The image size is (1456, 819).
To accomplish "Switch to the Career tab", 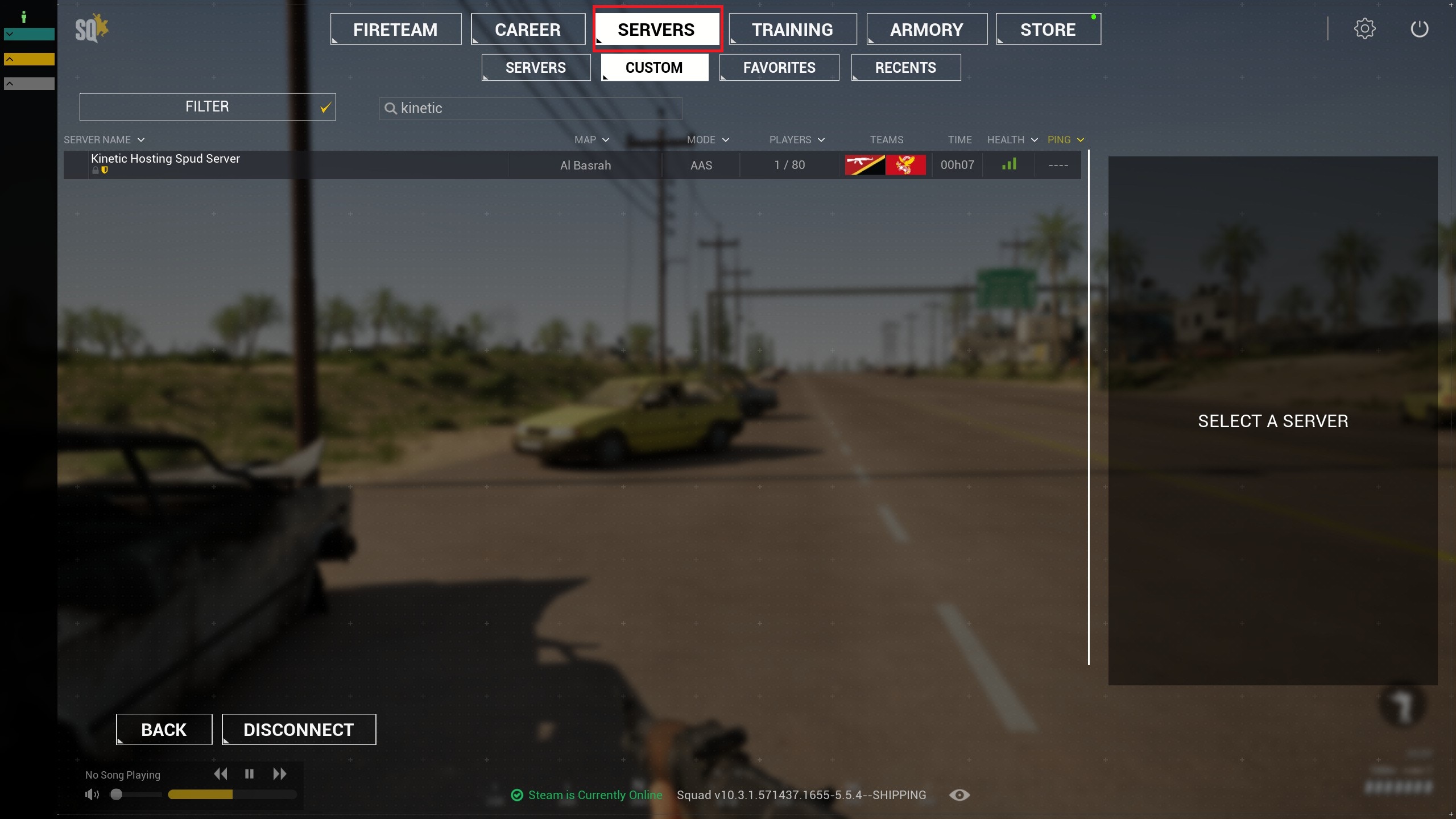I will (527, 30).
